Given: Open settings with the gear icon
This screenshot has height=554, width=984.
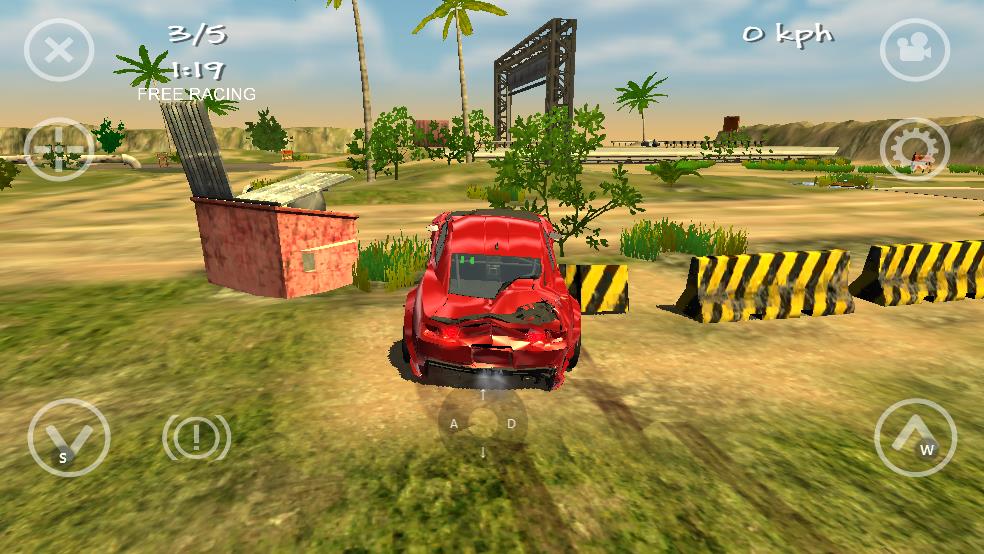Looking at the screenshot, I should click(914, 150).
